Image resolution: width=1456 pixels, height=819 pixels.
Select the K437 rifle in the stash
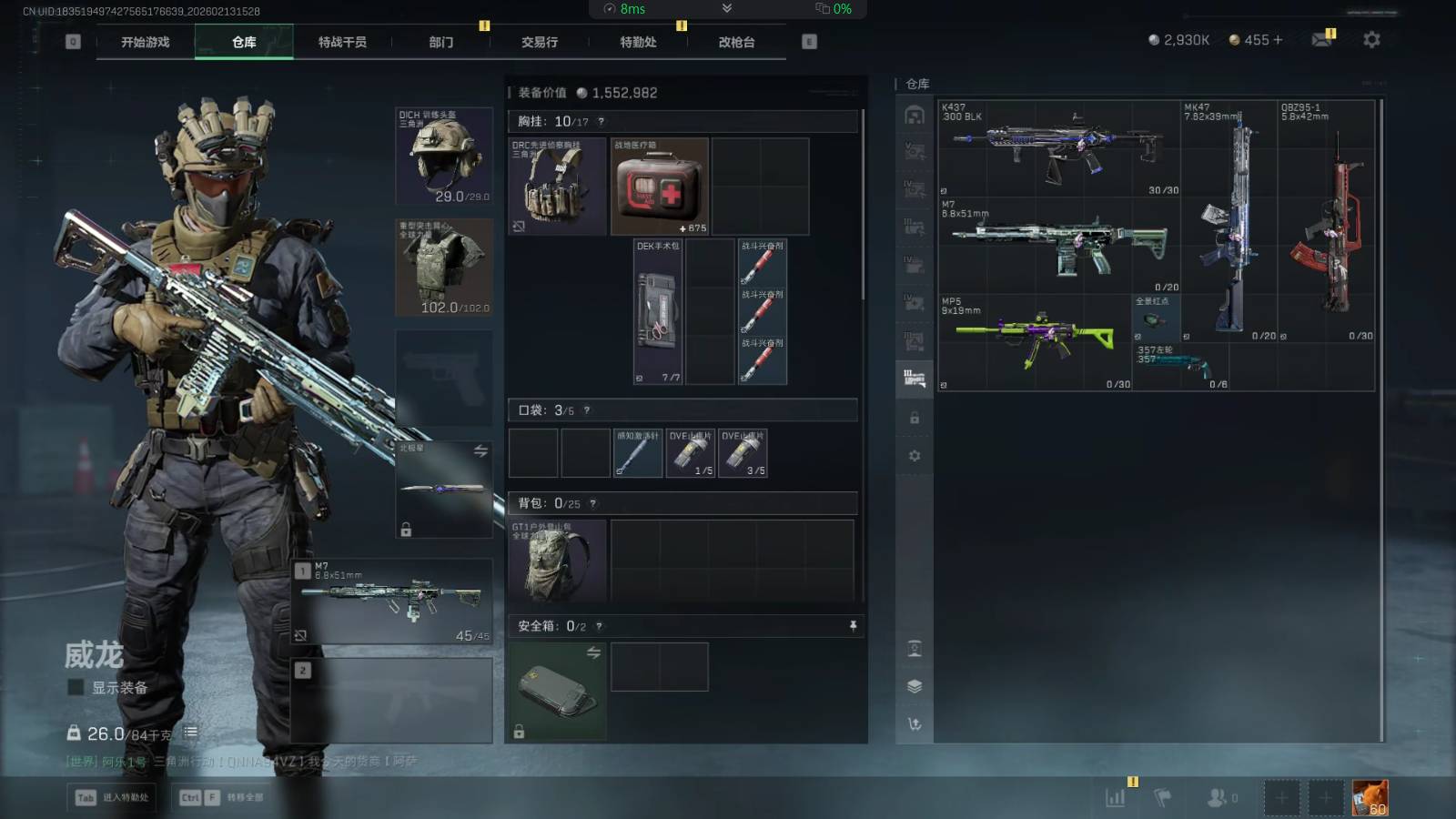pyautogui.click(x=1059, y=148)
